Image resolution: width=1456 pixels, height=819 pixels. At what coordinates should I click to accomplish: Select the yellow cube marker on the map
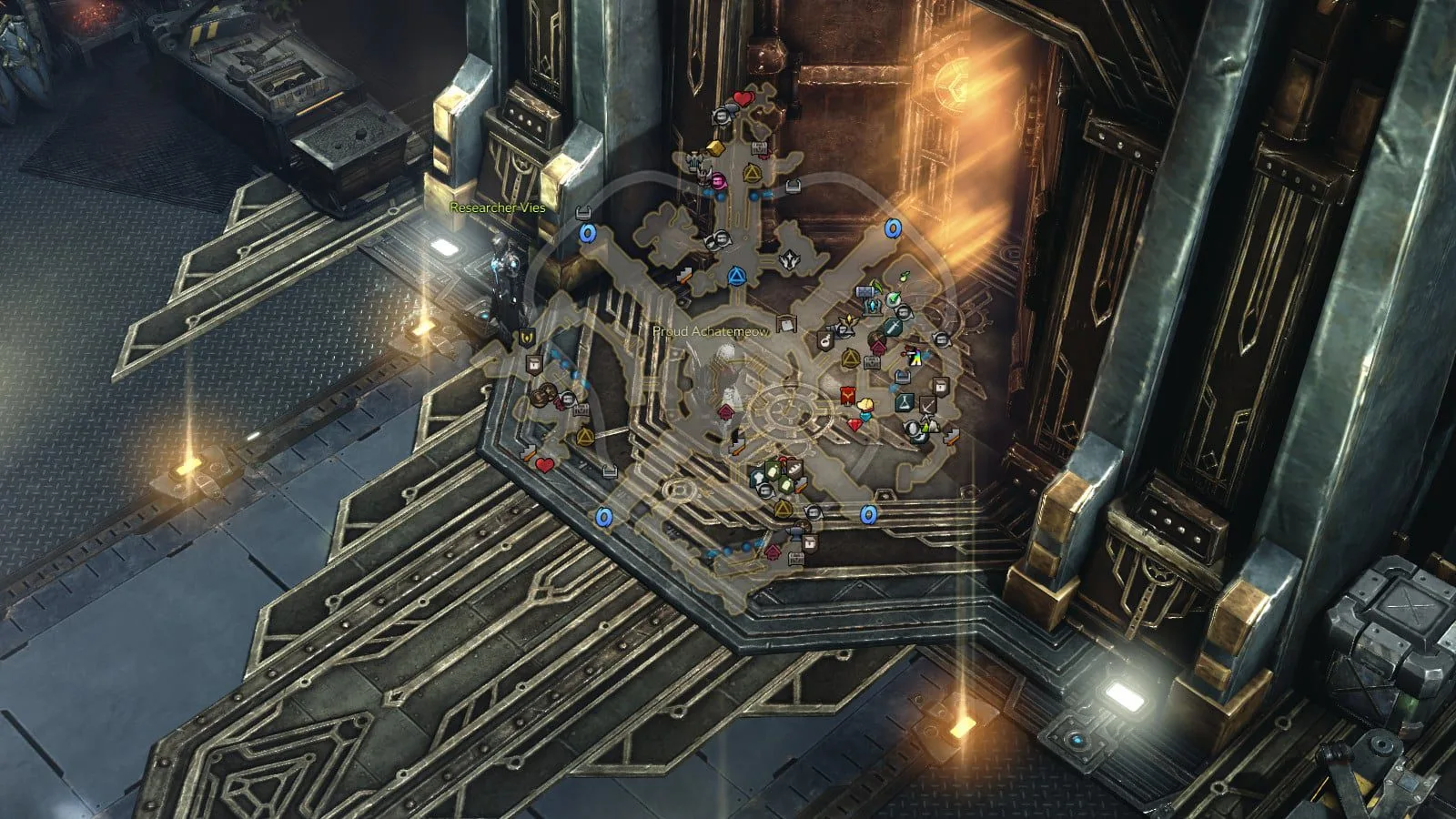click(x=715, y=147)
